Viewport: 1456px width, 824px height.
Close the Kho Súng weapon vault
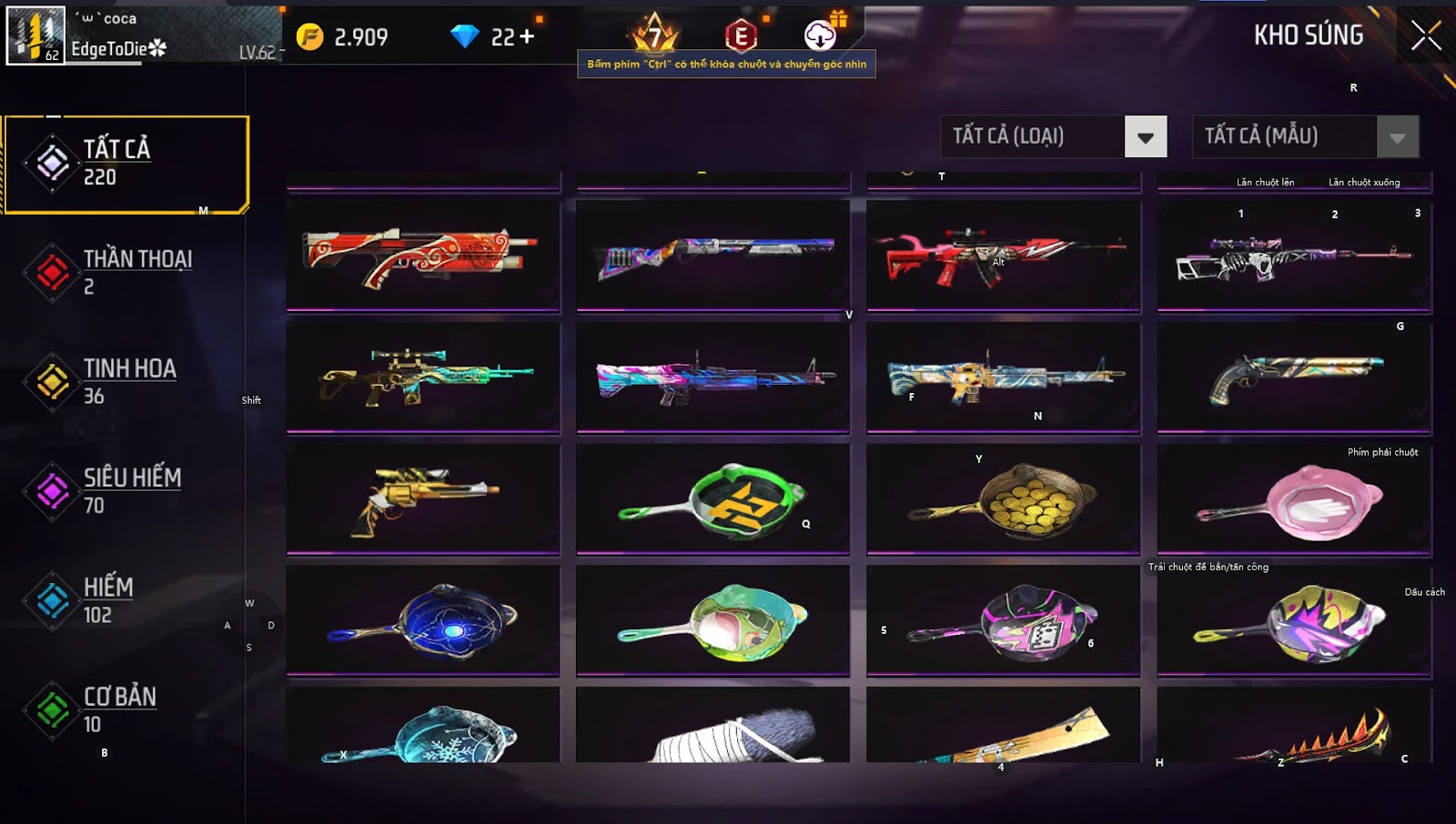coord(1425,36)
